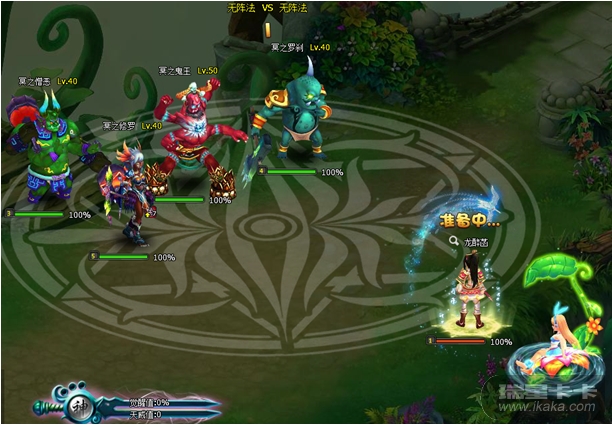612x425 pixels.
Task: Click the magnifier icon beside the player name
Action: pyautogui.click(x=453, y=241)
